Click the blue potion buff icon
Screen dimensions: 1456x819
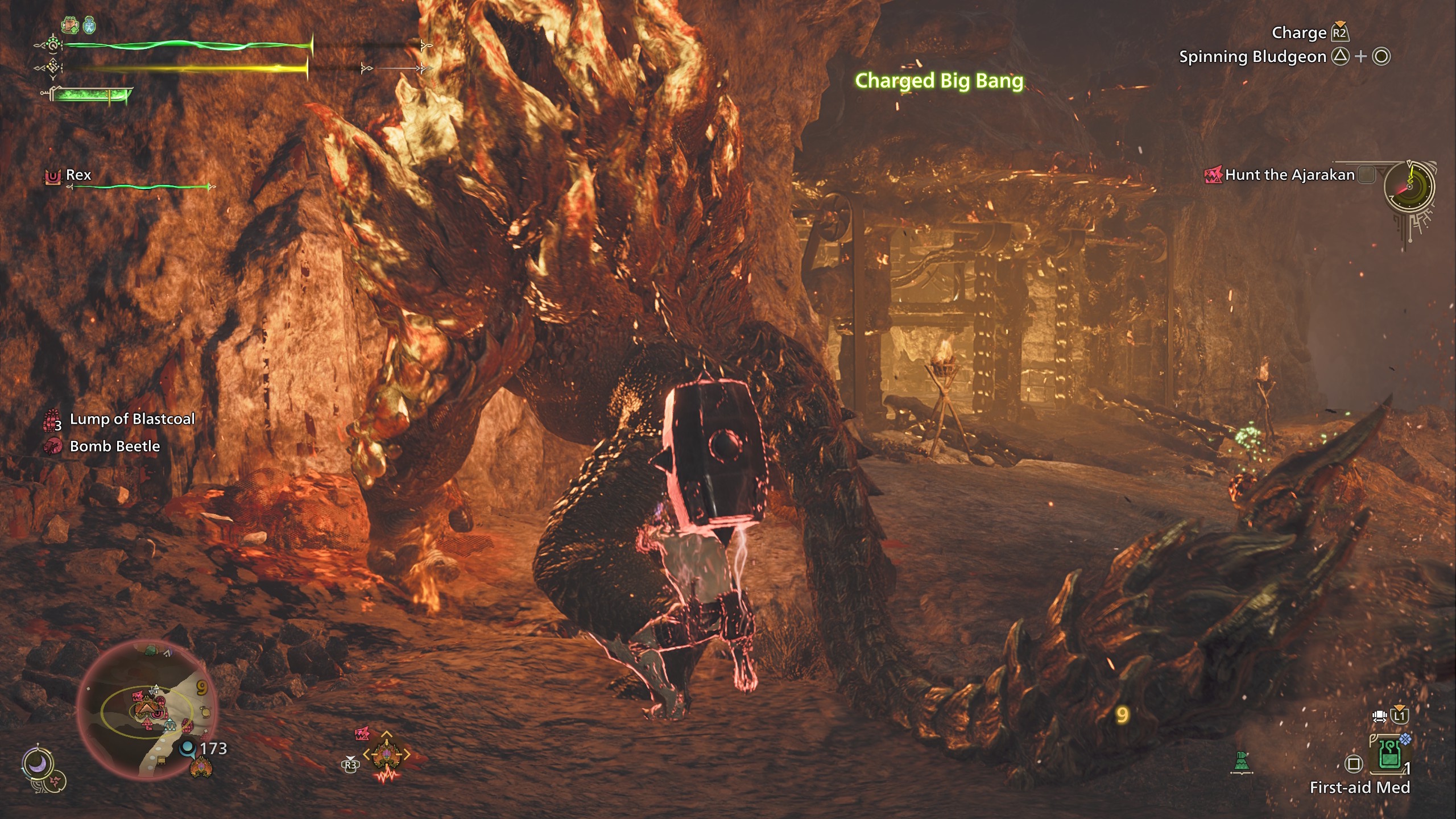[89, 26]
